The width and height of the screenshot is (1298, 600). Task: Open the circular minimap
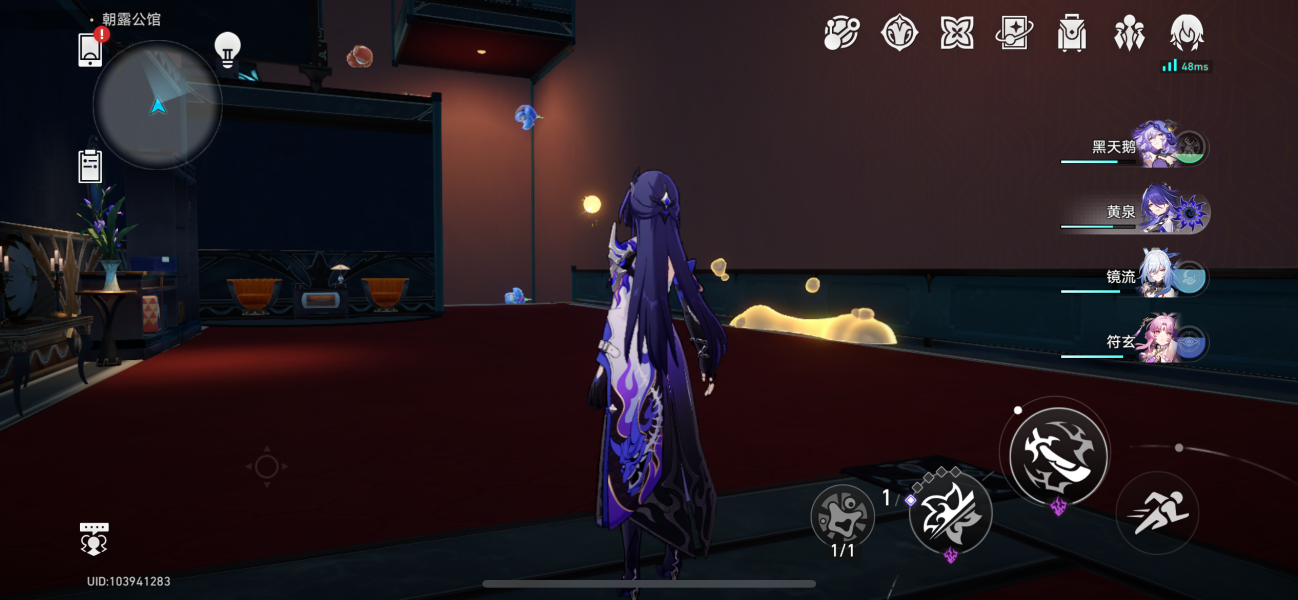pos(157,105)
